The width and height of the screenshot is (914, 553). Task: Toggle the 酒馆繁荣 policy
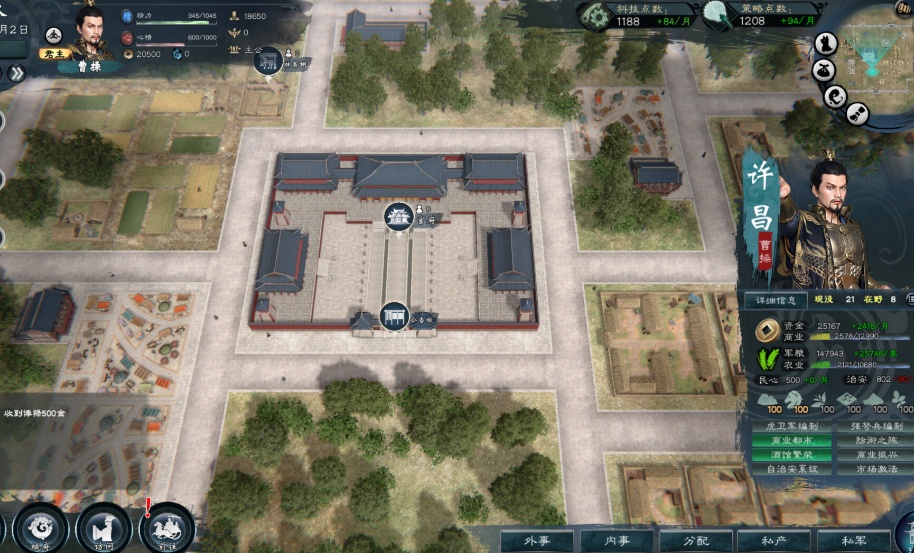click(x=791, y=455)
